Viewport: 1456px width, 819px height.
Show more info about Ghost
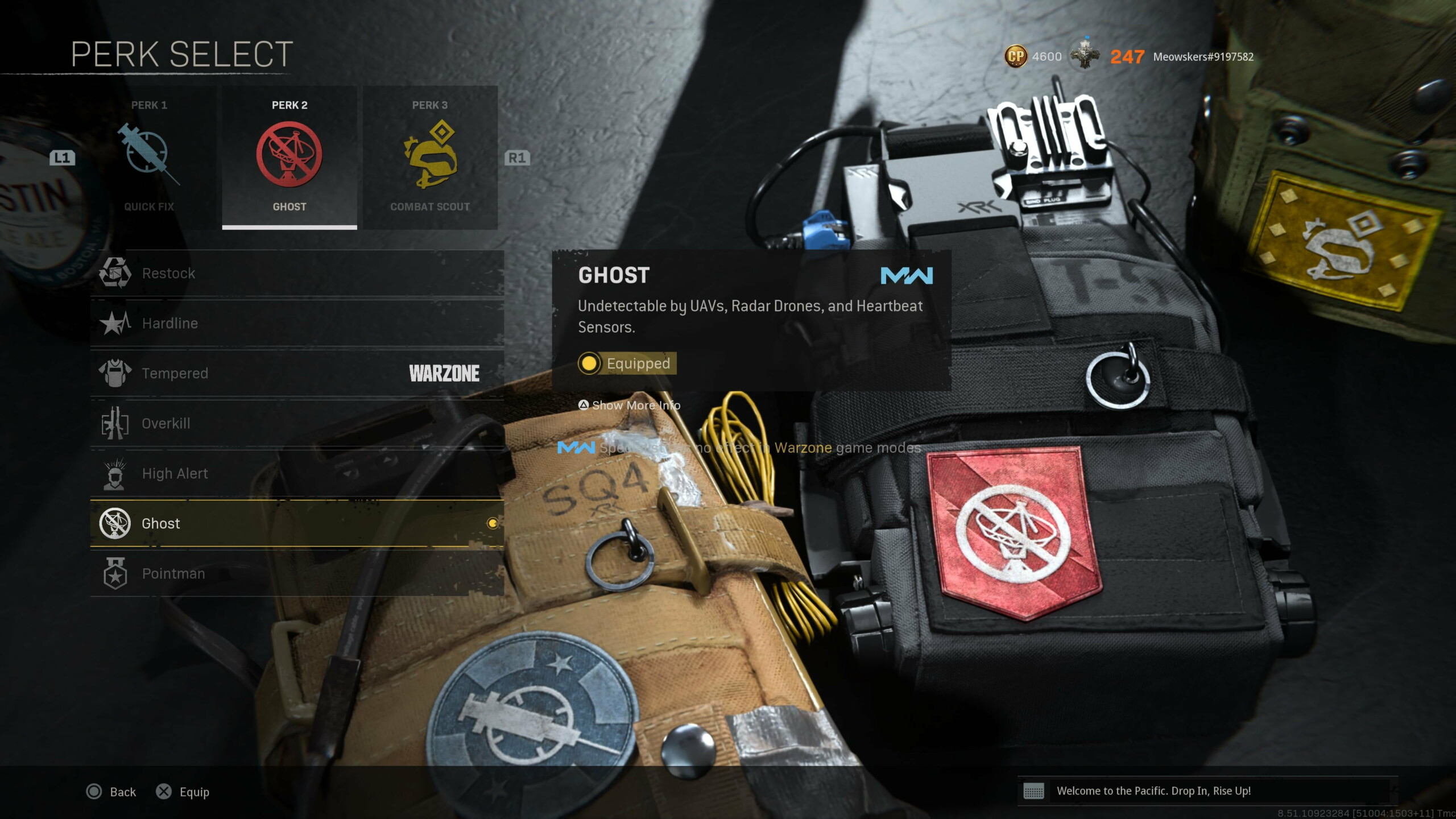coord(630,406)
